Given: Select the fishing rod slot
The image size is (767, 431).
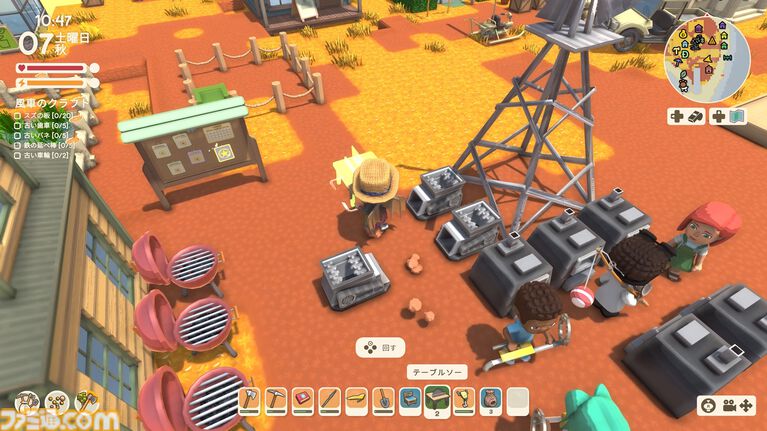Looking at the screenshot, I should pos(330,400).
